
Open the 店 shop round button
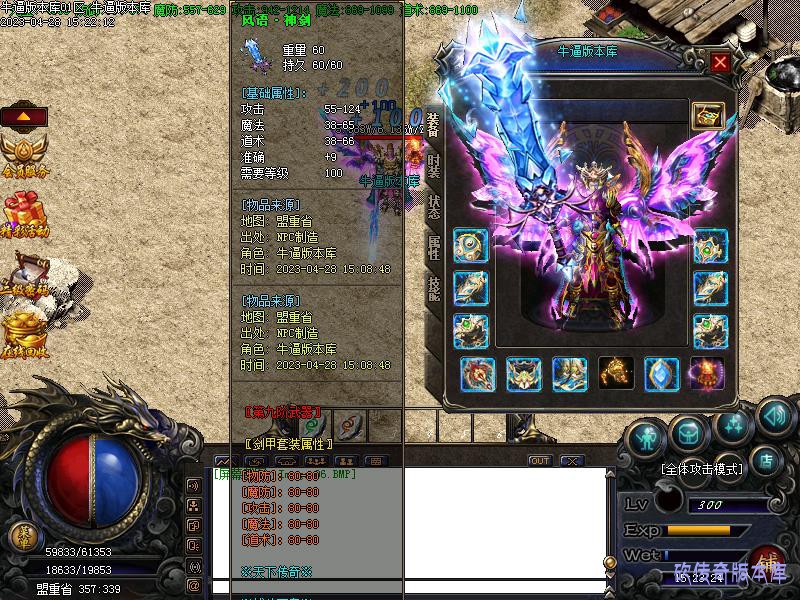point(767,461)
